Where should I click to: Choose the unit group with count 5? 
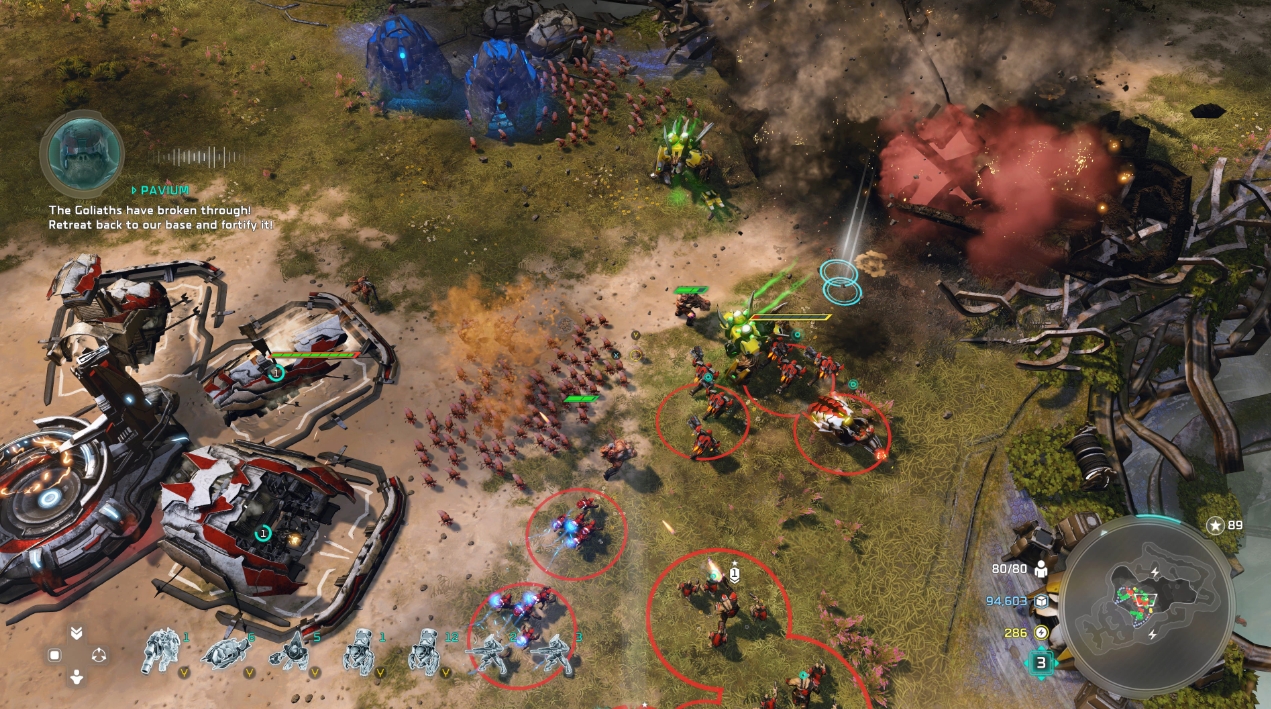pyautogui.click(x=294, y=651)
